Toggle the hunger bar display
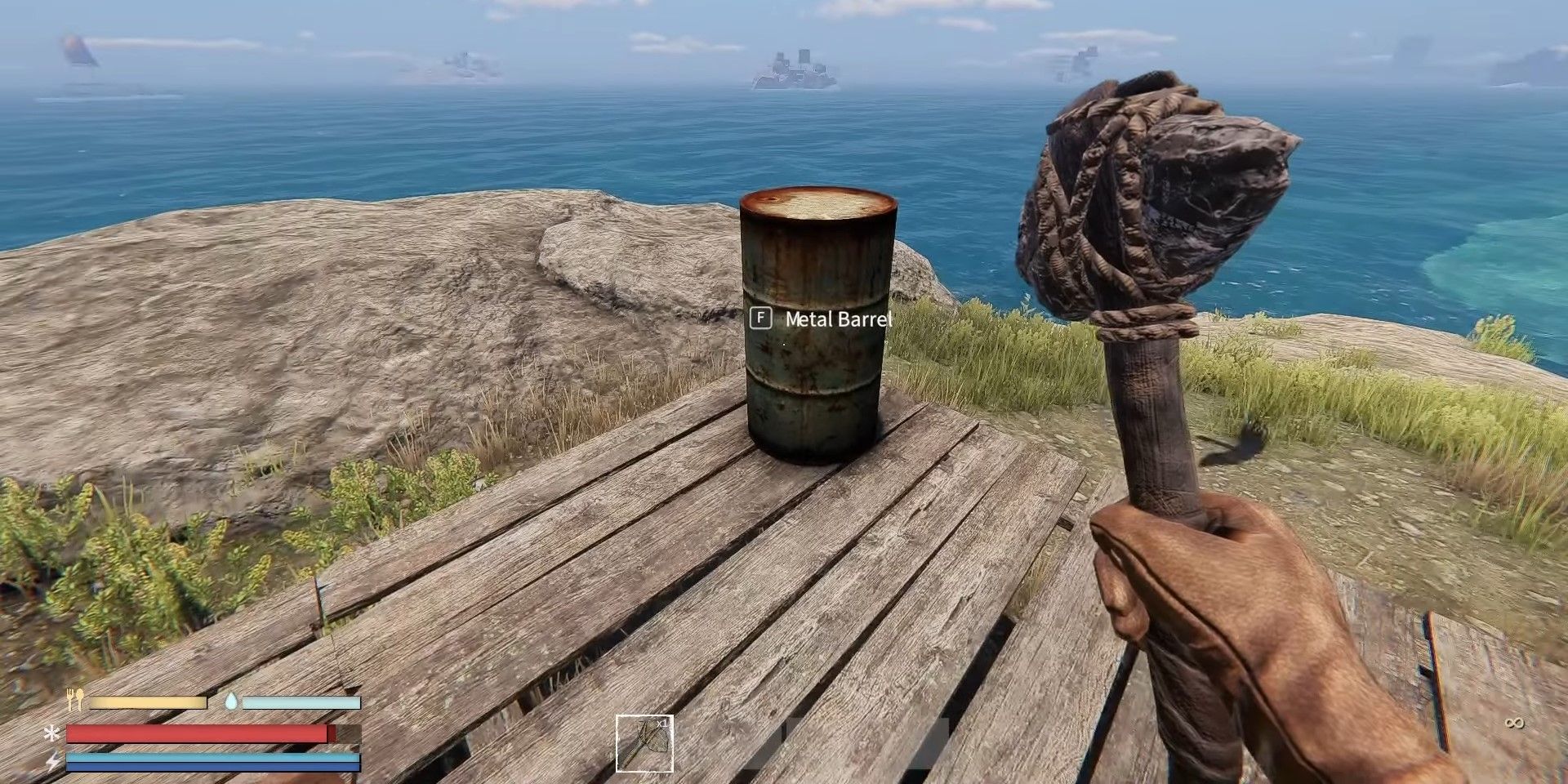This screenshot has height=784, width=1568. [147, 702]
